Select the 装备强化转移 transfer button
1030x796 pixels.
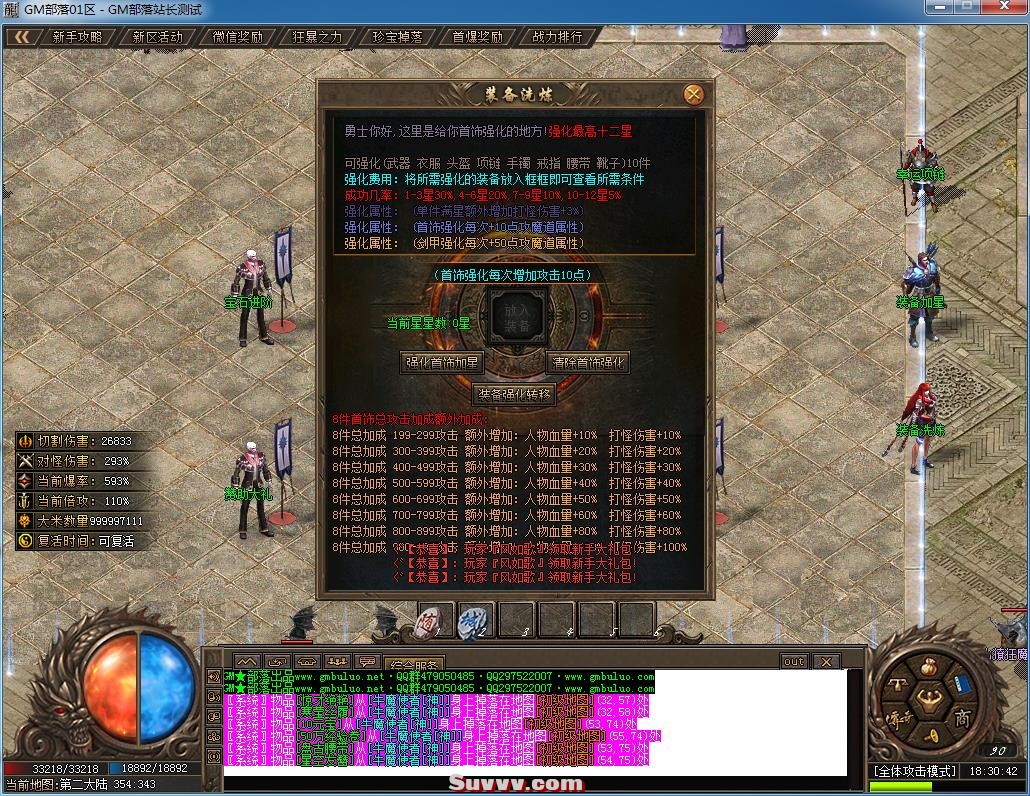pyautogui.click(x=514, y=394)
